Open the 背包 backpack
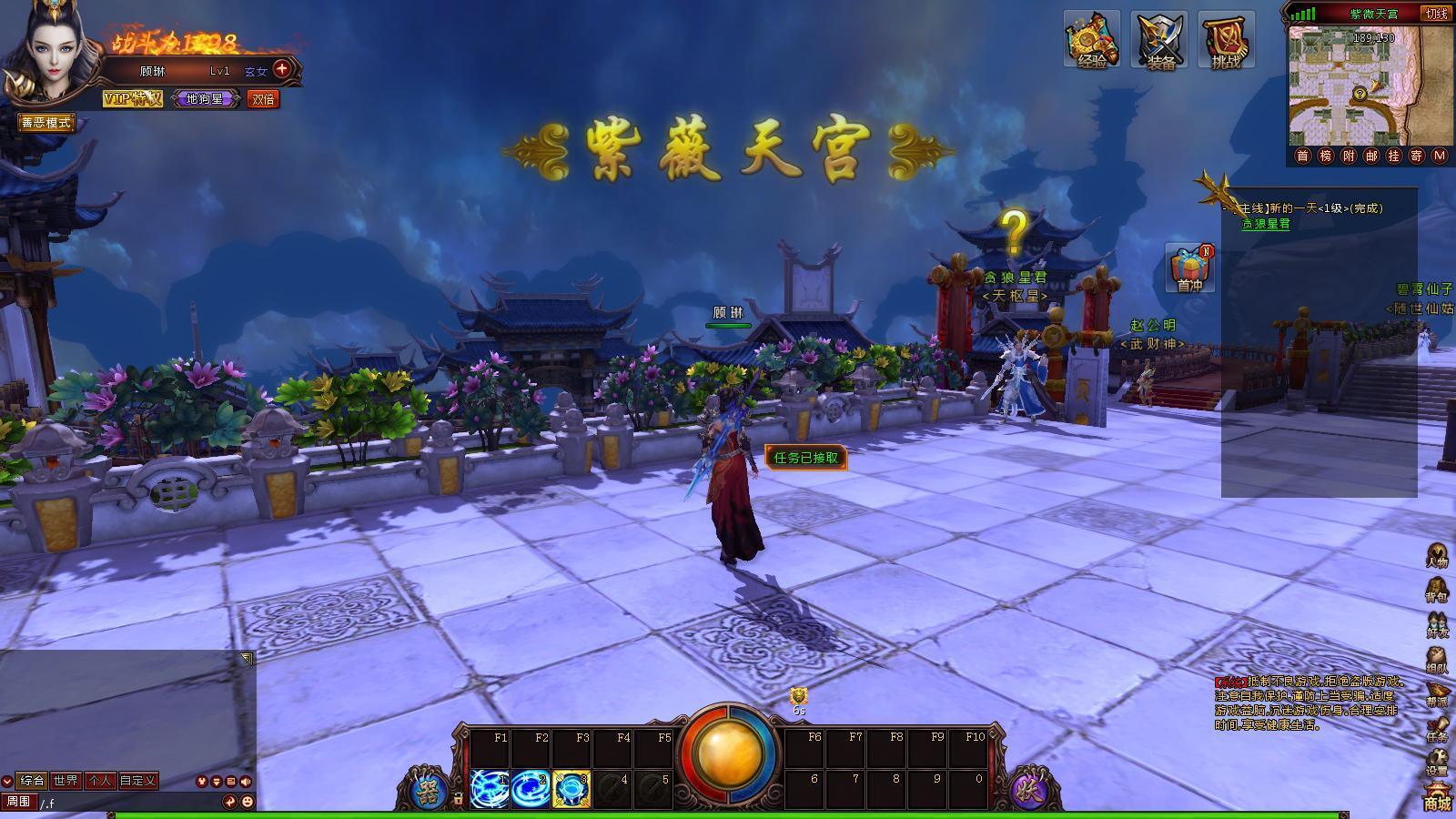Screen dimensions: 1456x819 (x=1437, y=591)
